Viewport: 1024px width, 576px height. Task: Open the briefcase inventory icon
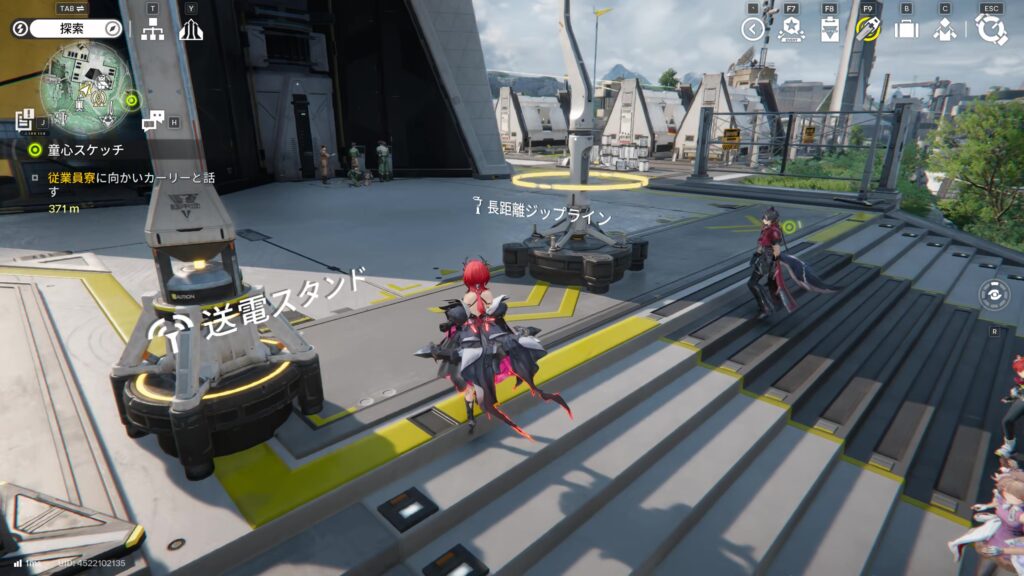click(x=906, y=29)
